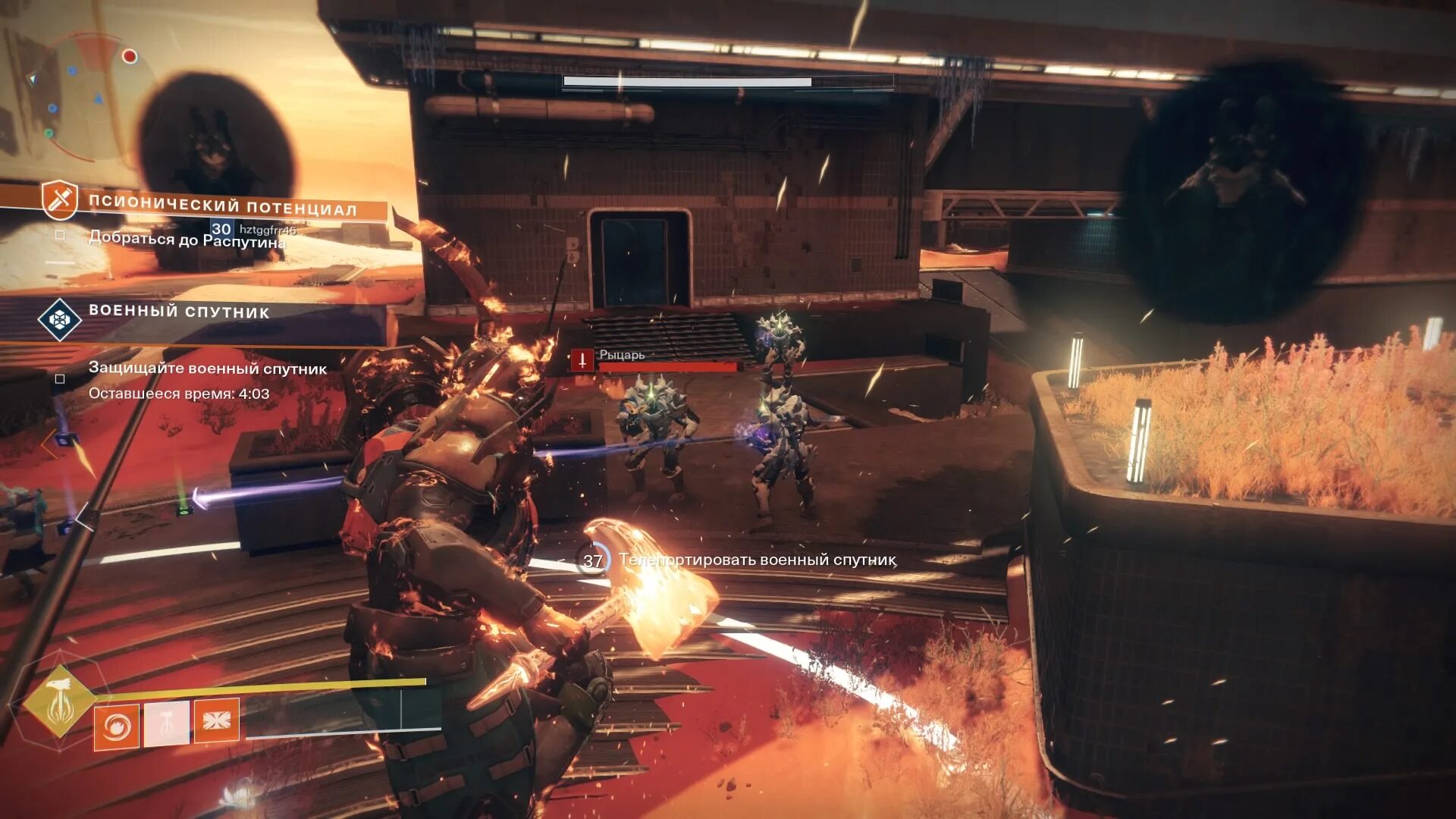
Task: Select the Военный спутник event icon
Action: (x=59, y=319)
